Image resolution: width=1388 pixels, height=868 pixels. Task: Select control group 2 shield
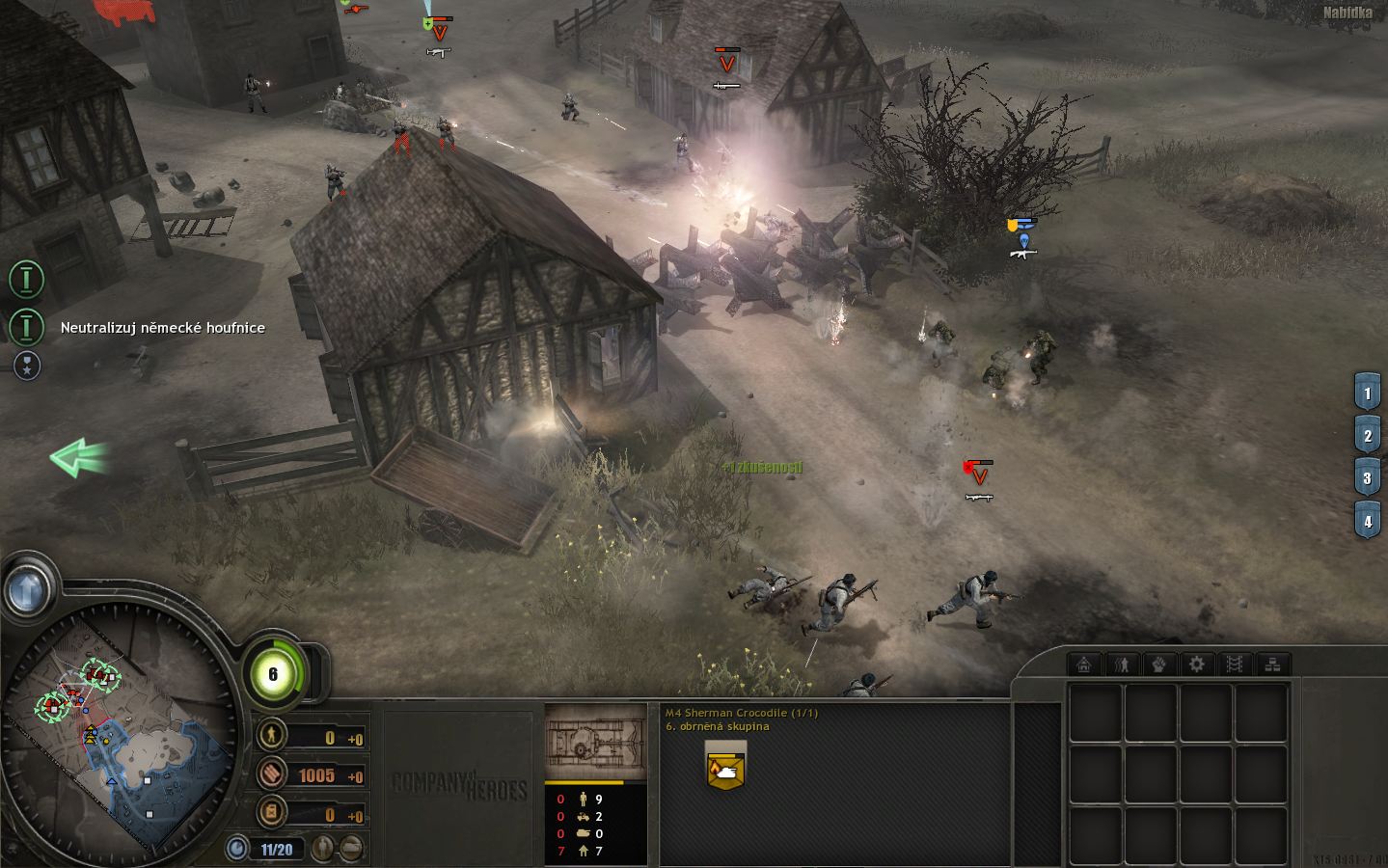click(1367, 436)
